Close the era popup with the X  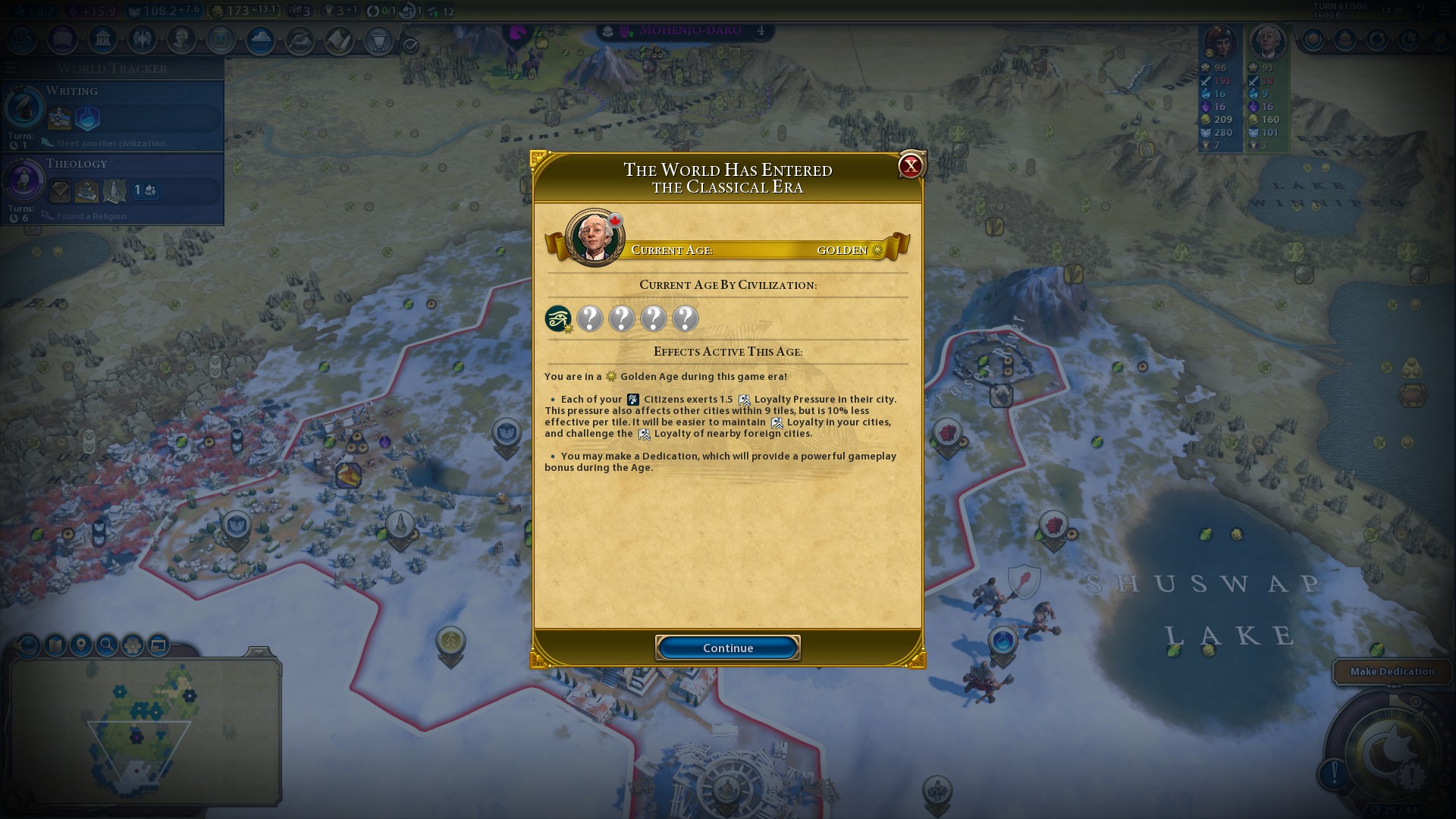910,165
